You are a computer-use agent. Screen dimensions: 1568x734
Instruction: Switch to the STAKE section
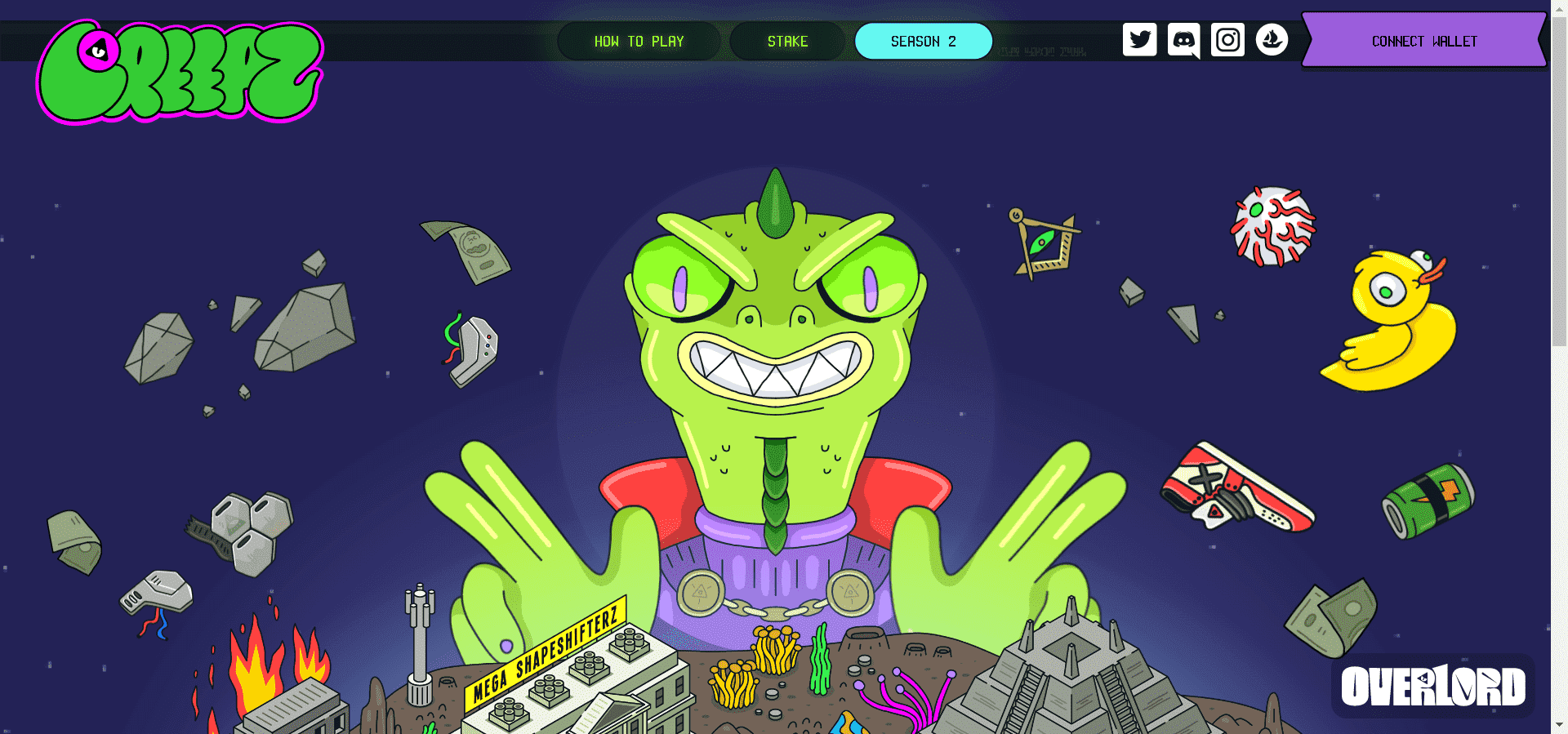pos(787,41)
